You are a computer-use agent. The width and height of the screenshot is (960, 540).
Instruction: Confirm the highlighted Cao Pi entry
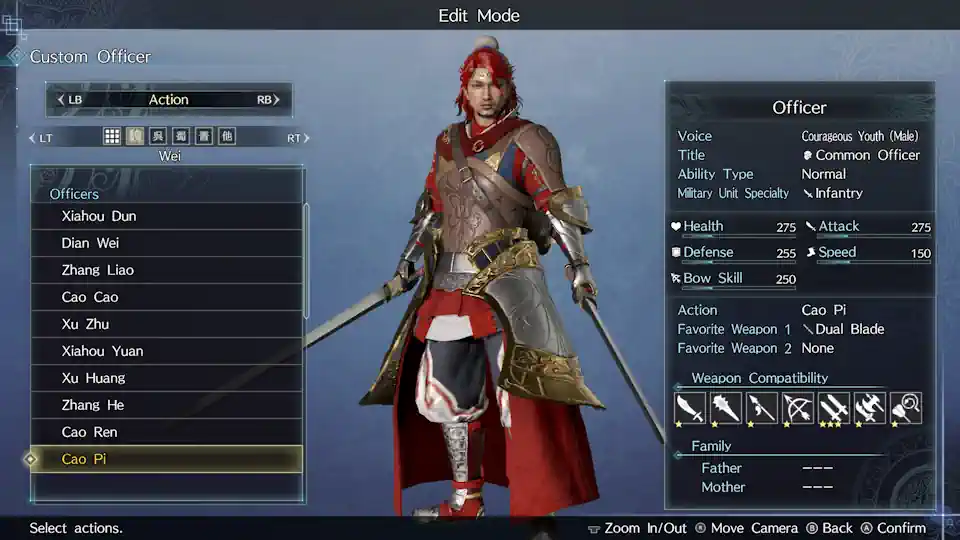tap(166, 459)
